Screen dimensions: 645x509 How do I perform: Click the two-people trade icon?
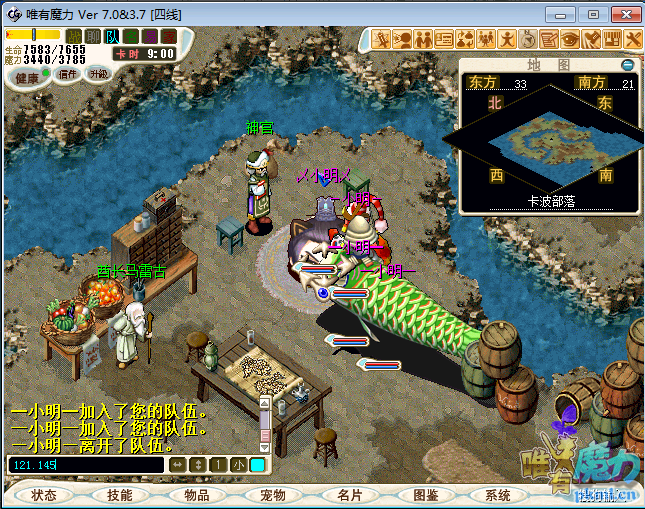[423, 40]
